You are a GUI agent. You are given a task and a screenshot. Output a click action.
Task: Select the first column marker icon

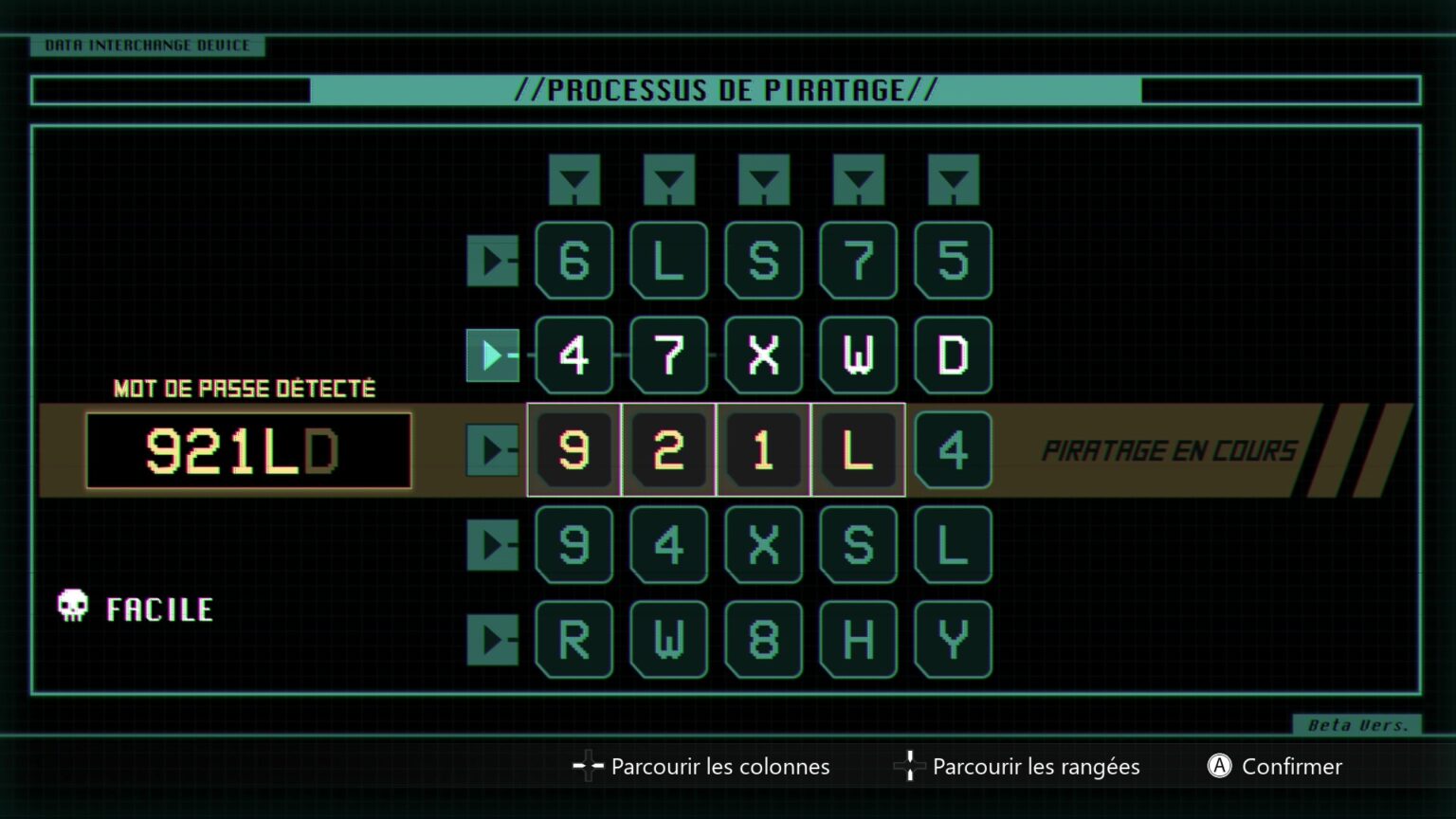point(574,179)
